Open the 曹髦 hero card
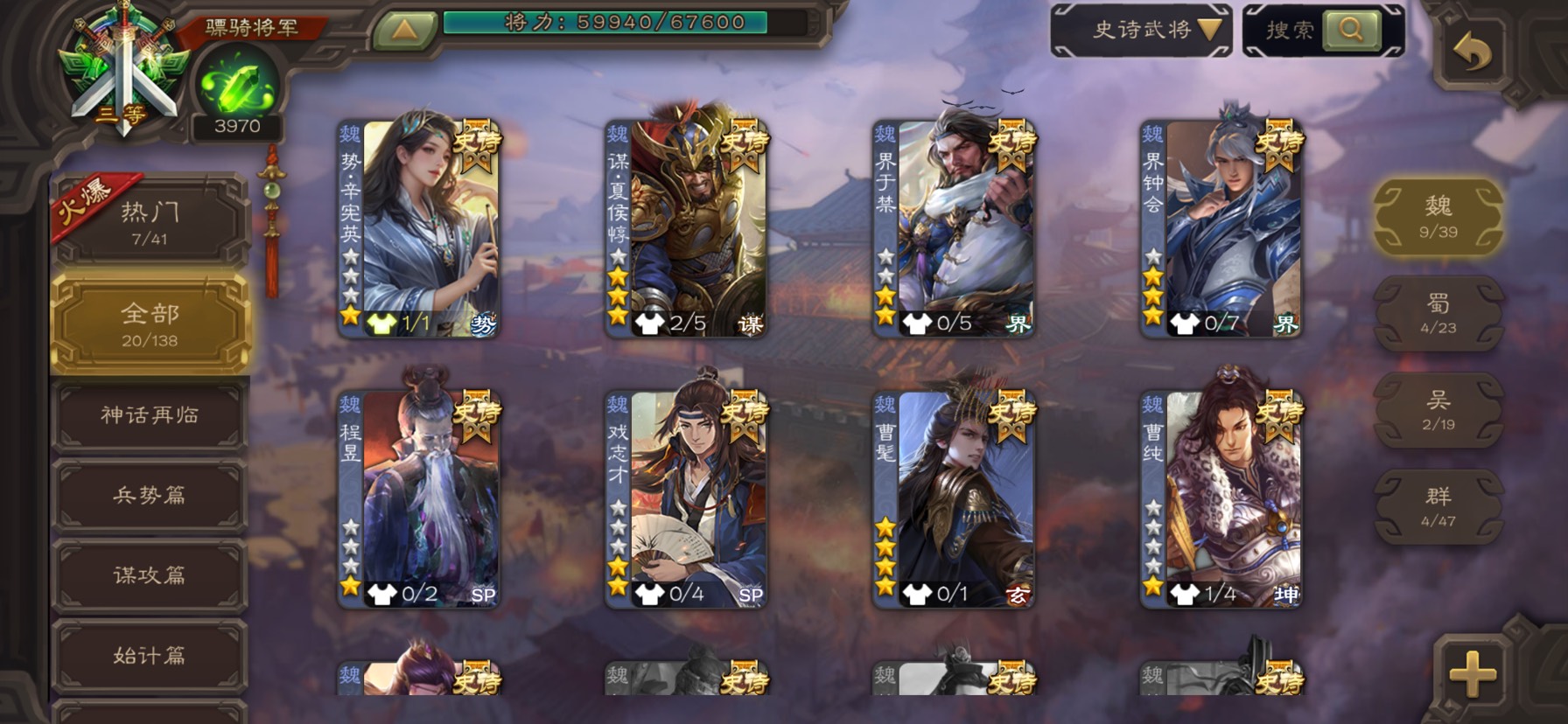This screenshot has width=1568, height=724. click(955, 498)
